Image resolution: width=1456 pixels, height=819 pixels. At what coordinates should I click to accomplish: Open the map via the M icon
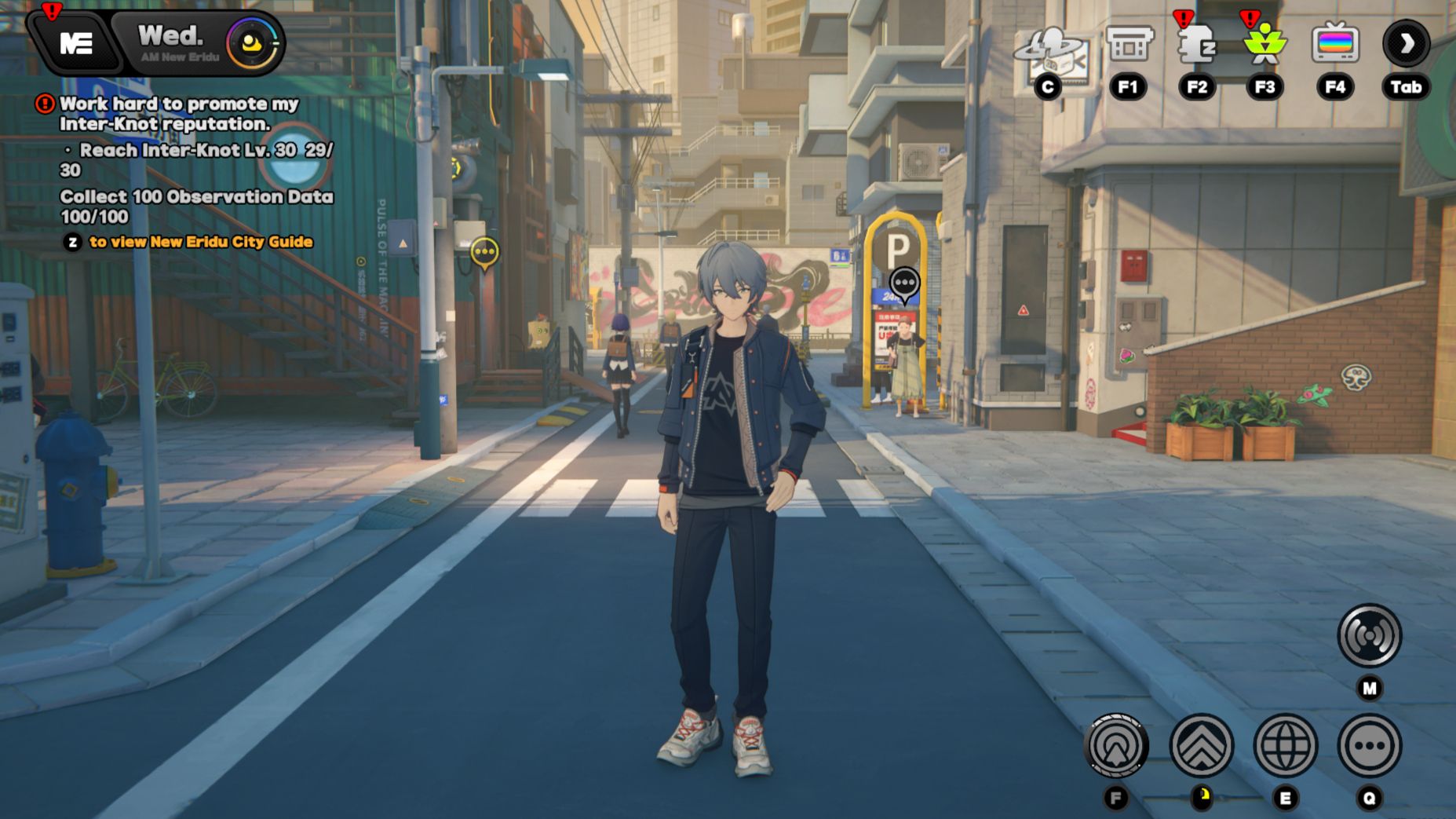pyautogui.click(x=1369, y=638)
